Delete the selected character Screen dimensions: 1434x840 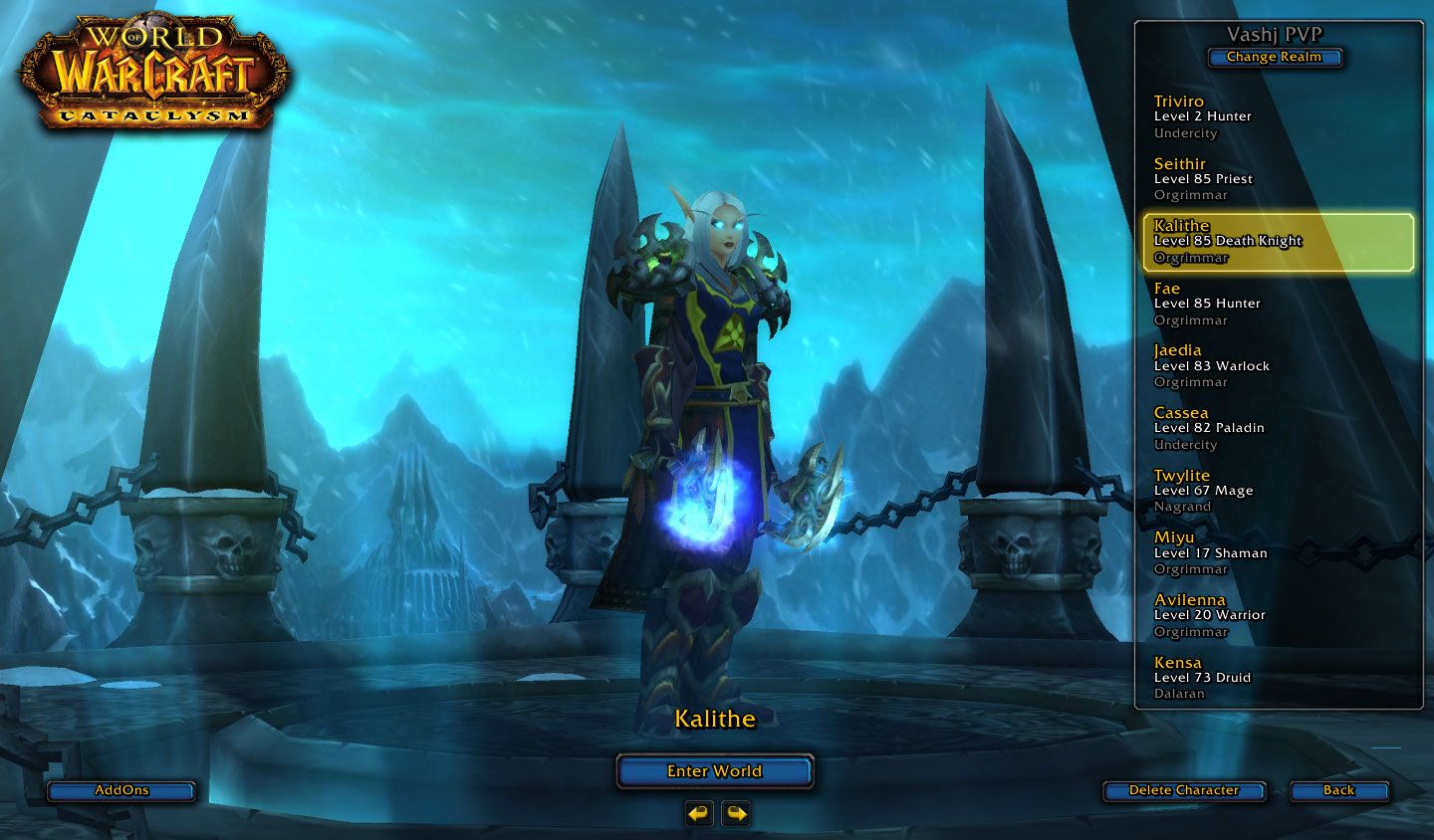coord(1183,790)
